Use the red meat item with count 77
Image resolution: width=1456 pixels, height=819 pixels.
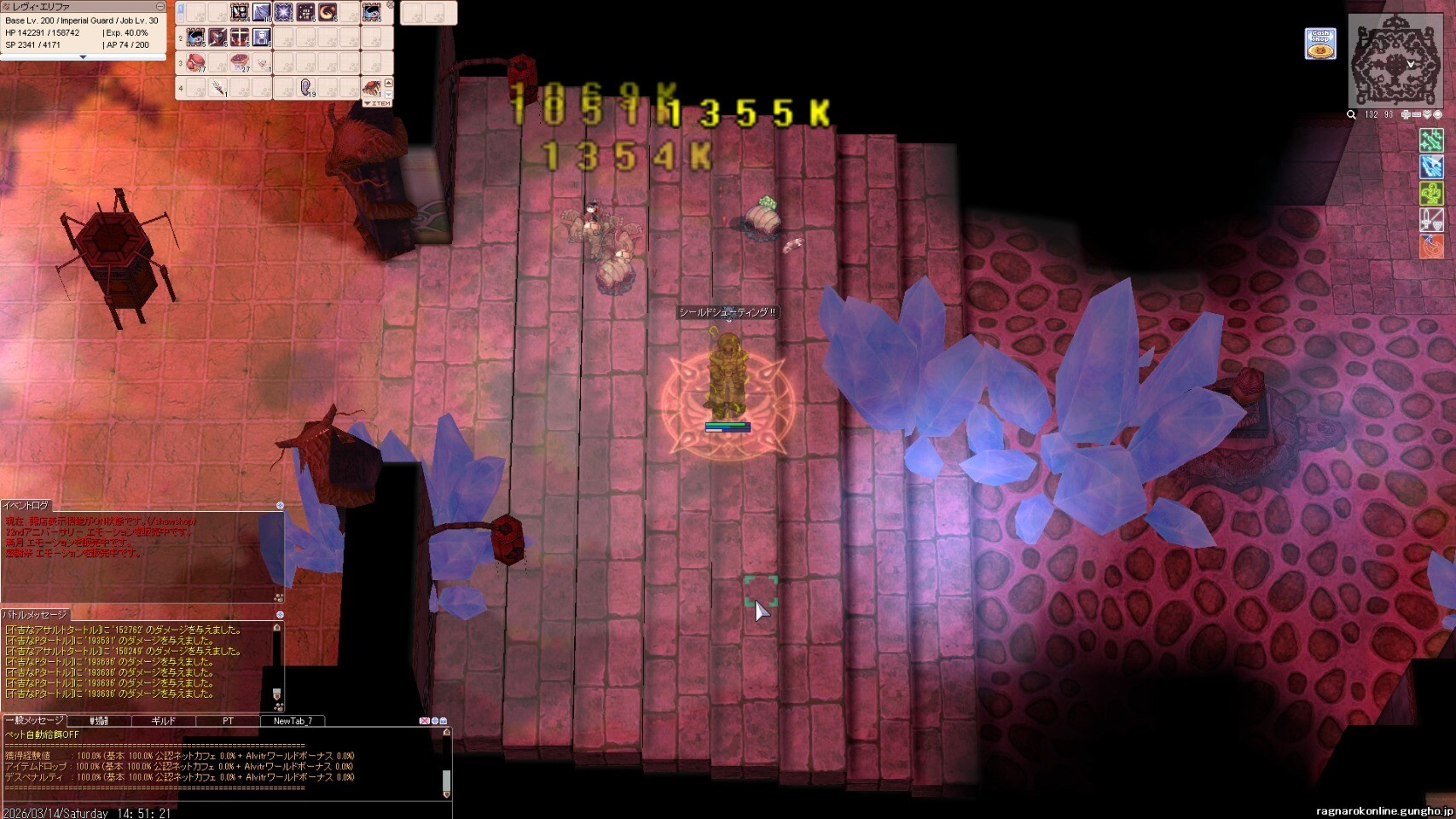pos(196,63)
